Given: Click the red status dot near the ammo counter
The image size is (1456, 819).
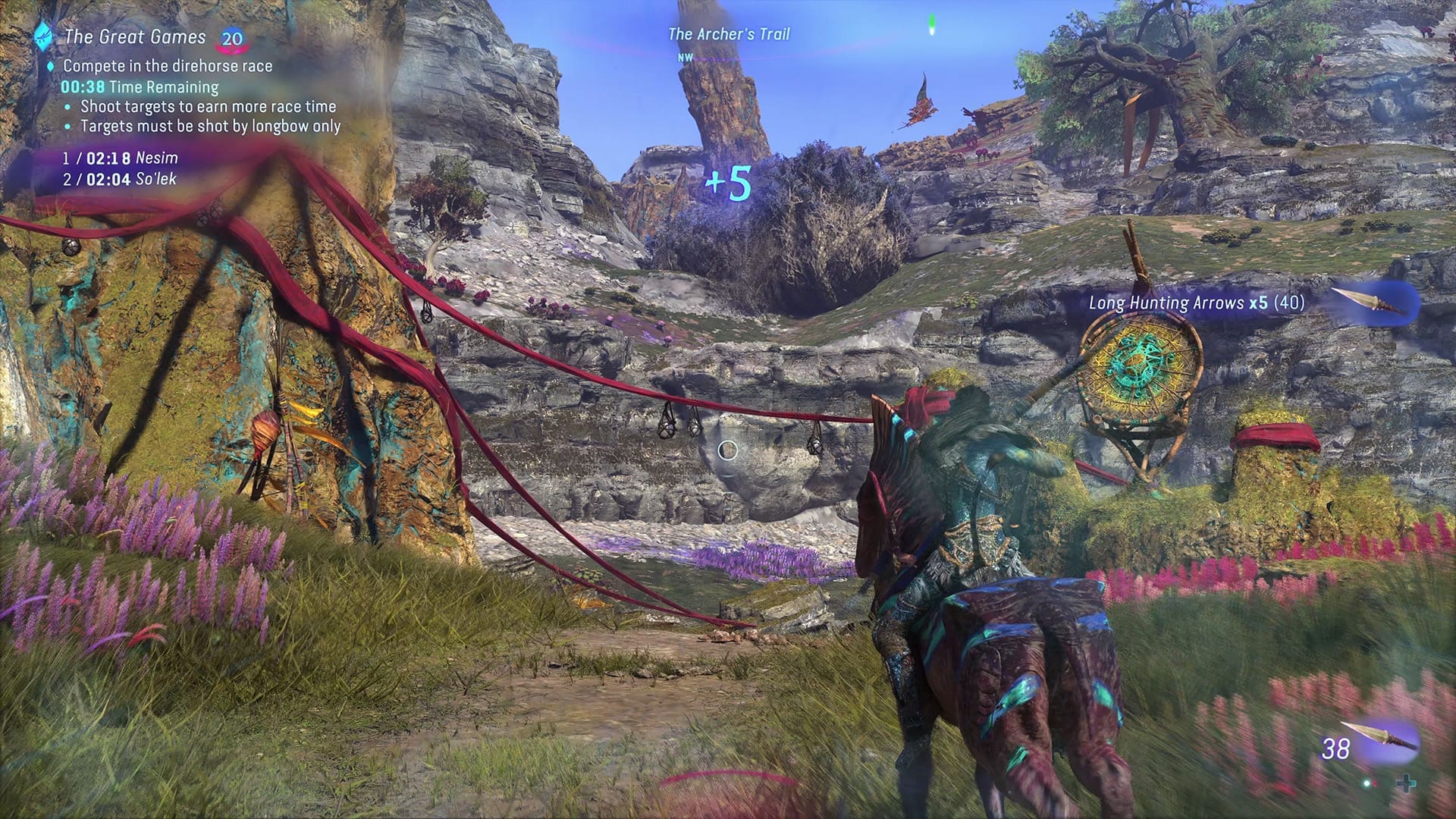Looking at the screenshot, I should pos(1375,783).
